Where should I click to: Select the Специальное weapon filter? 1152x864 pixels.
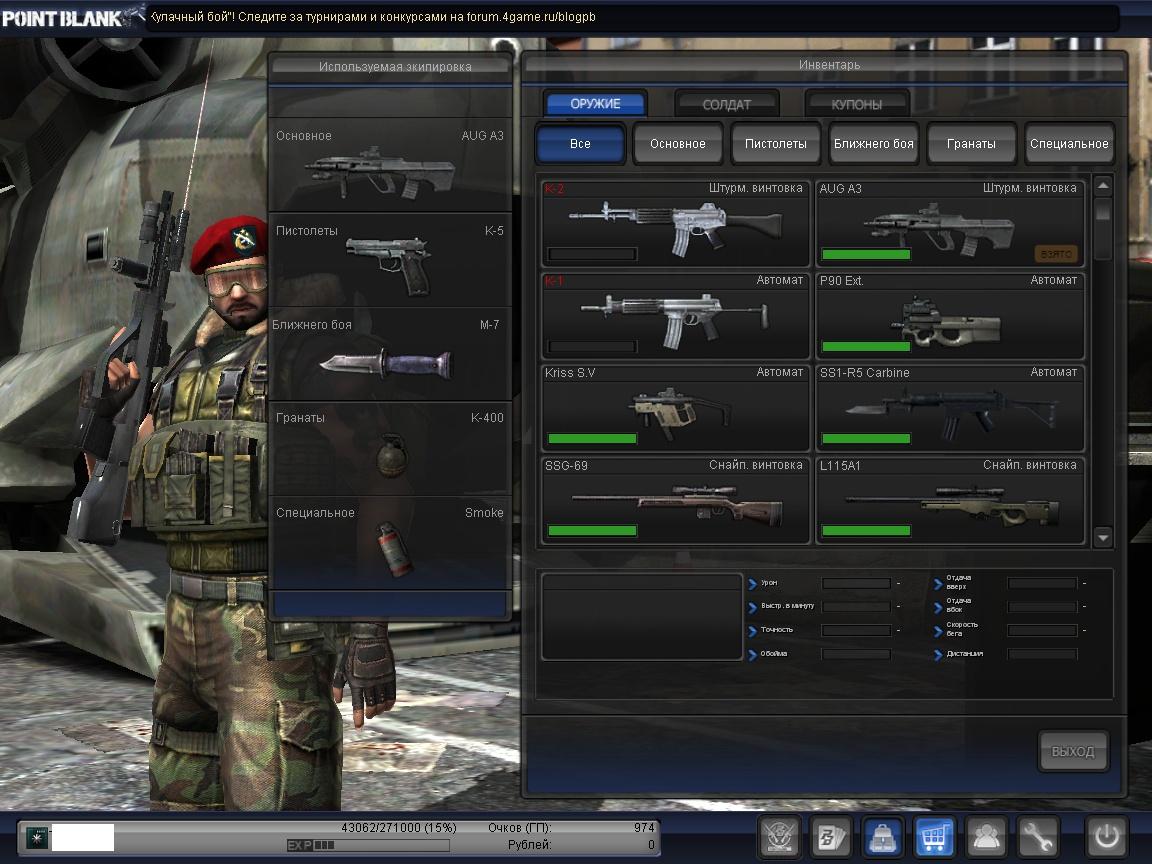1069,143
